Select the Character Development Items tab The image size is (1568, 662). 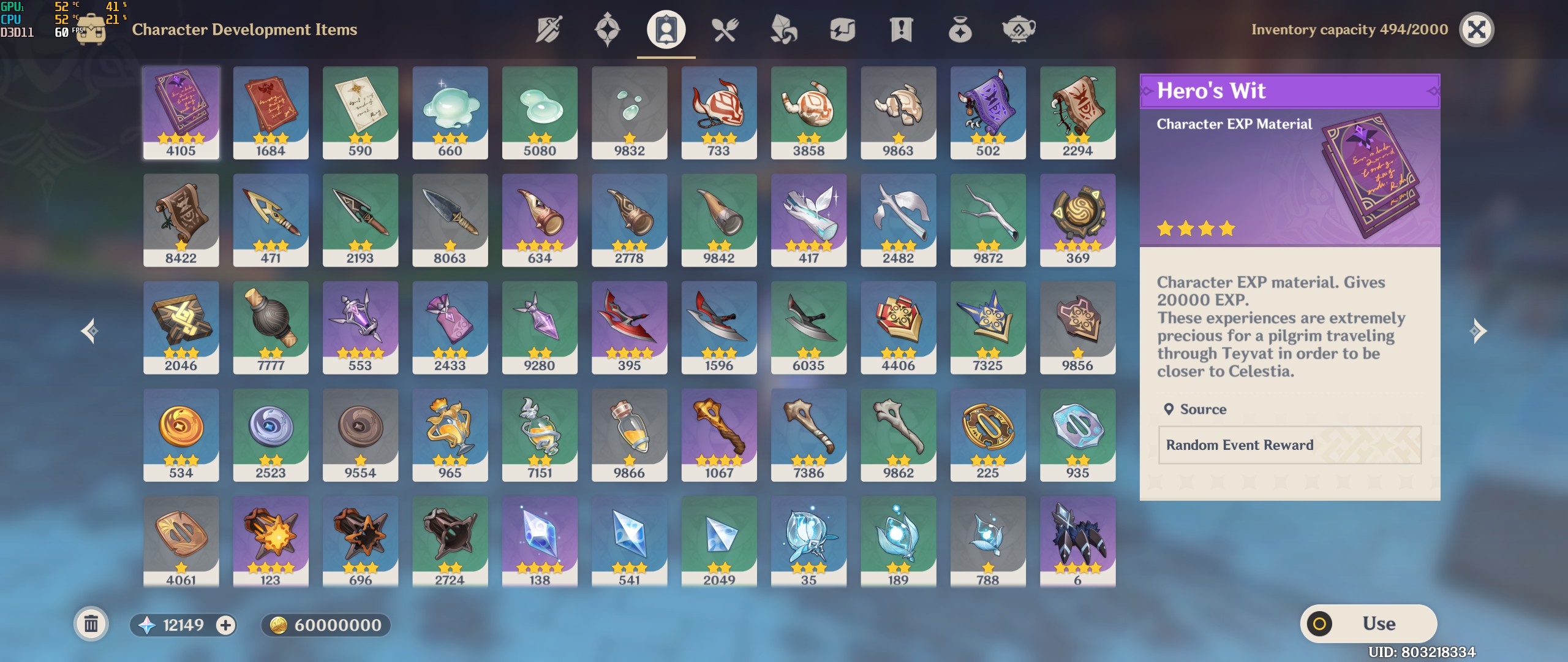(x=665, y=29)
